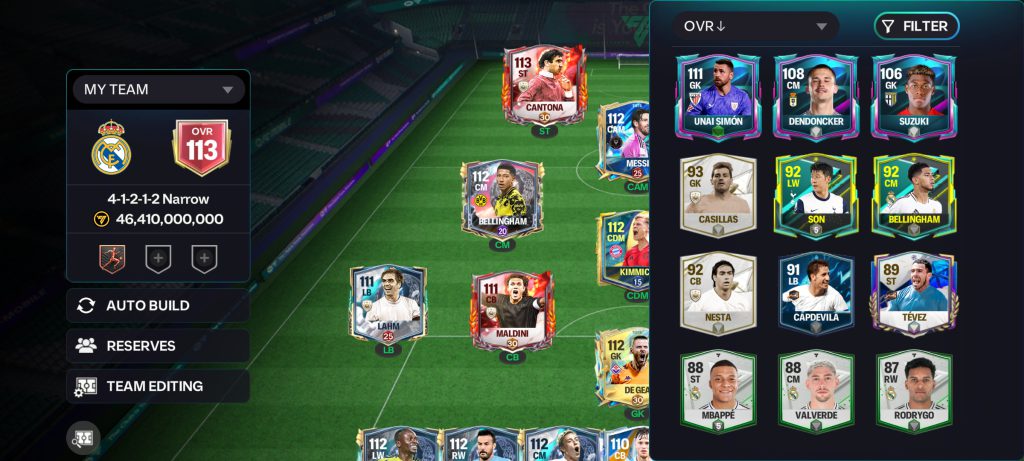Click the AUTO BUILD button

158,306
